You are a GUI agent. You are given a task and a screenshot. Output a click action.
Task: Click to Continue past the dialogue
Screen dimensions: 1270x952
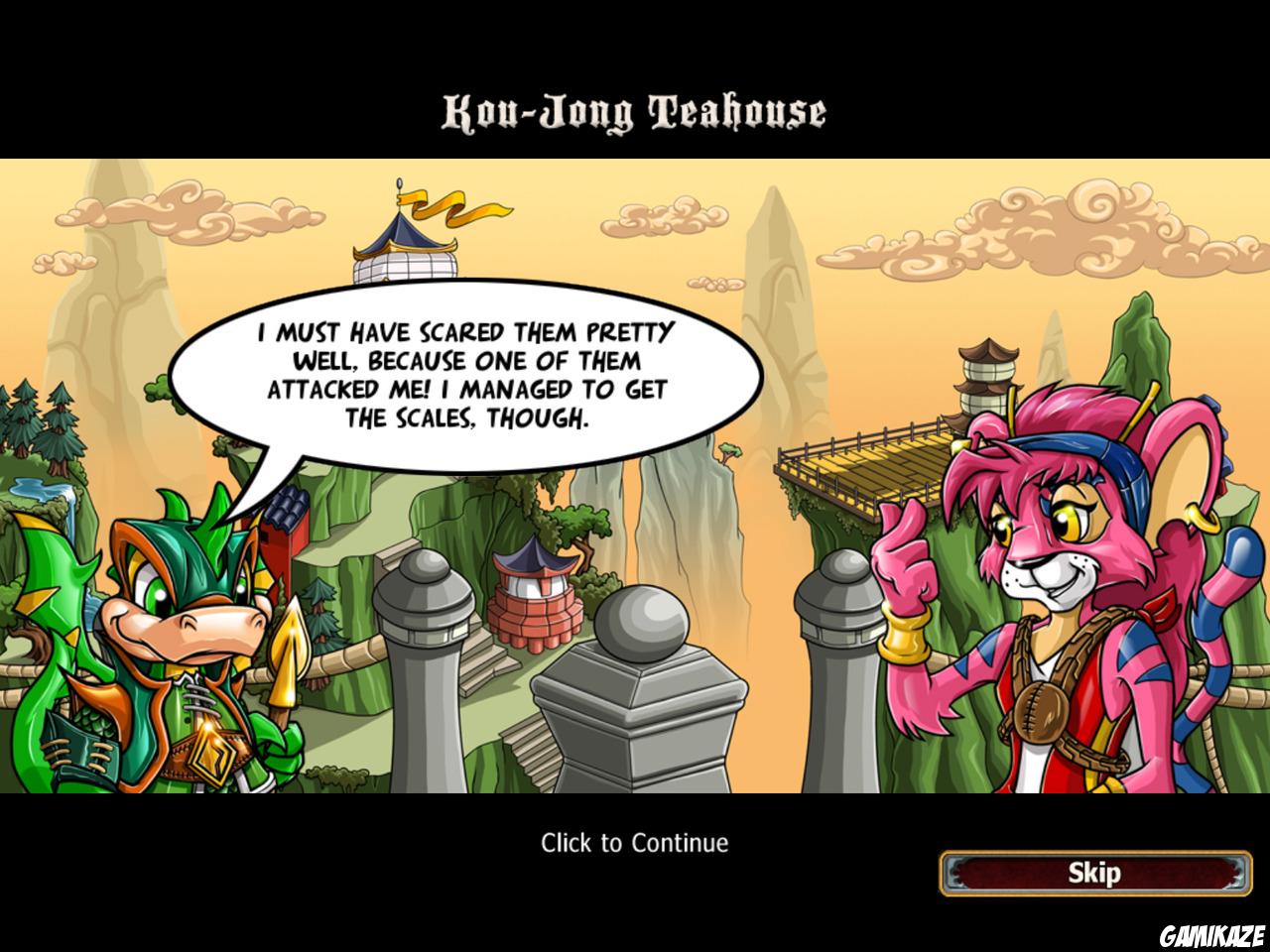tap(634, 842)
